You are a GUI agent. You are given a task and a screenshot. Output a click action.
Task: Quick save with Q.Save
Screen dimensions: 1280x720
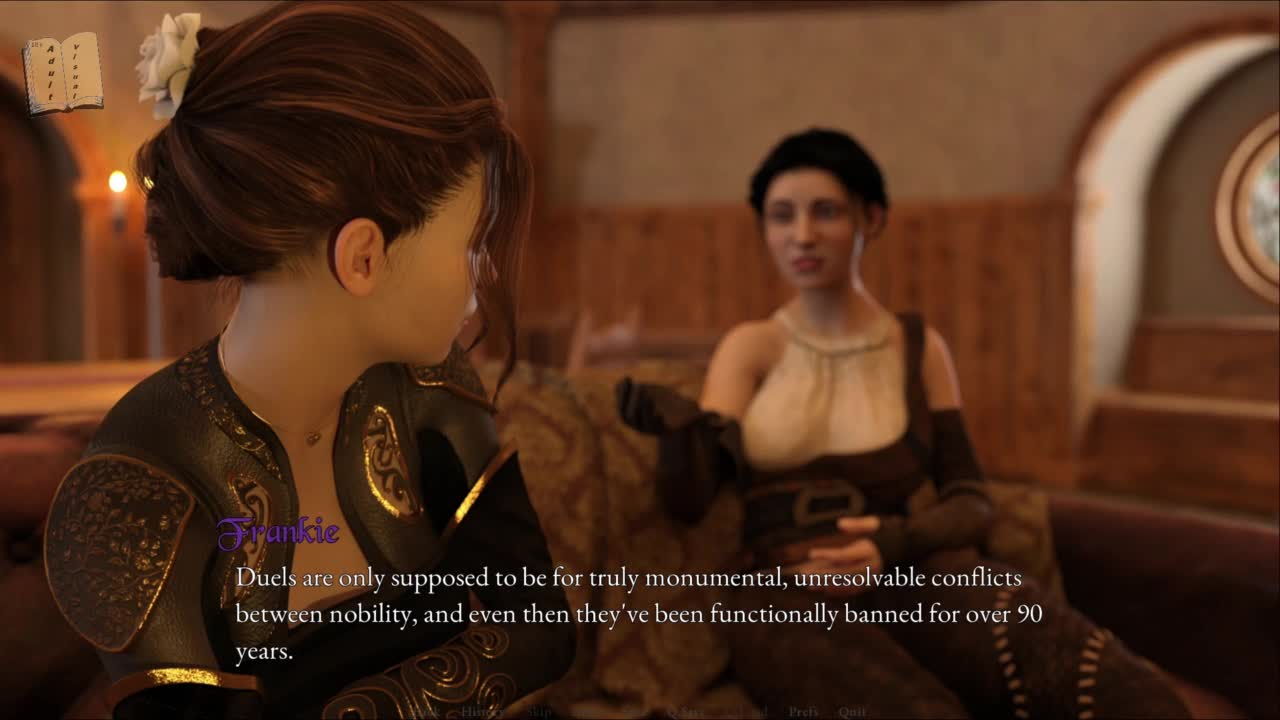(686, 712)
